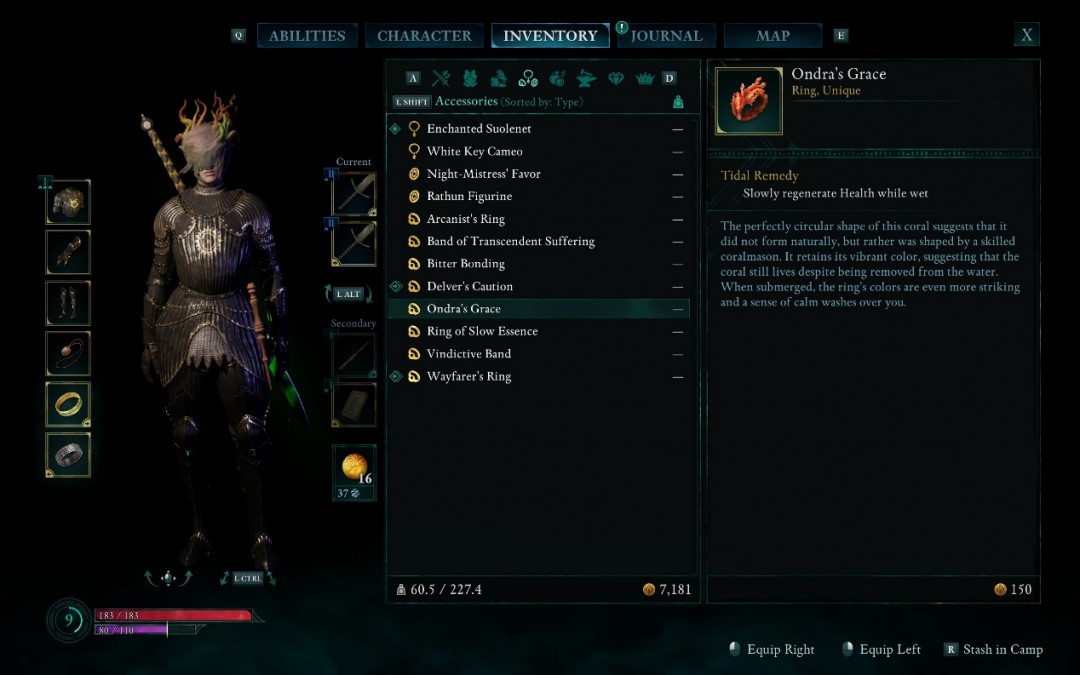Pick the Wayfarer's Ring row
The image size is (1080, 675).
[x=468, y=376]
